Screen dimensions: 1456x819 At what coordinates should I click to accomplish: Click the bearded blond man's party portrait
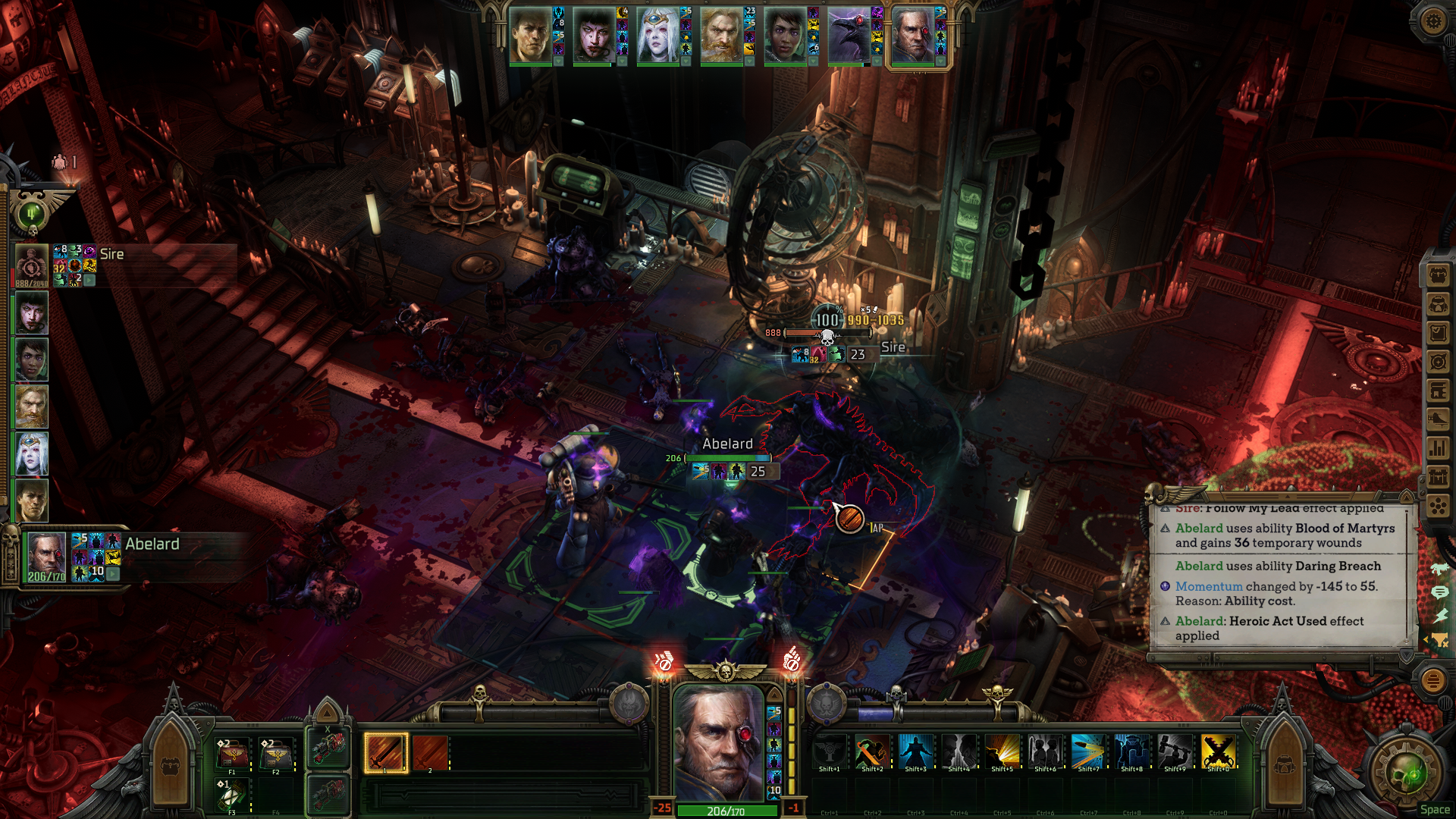(32, 406)
